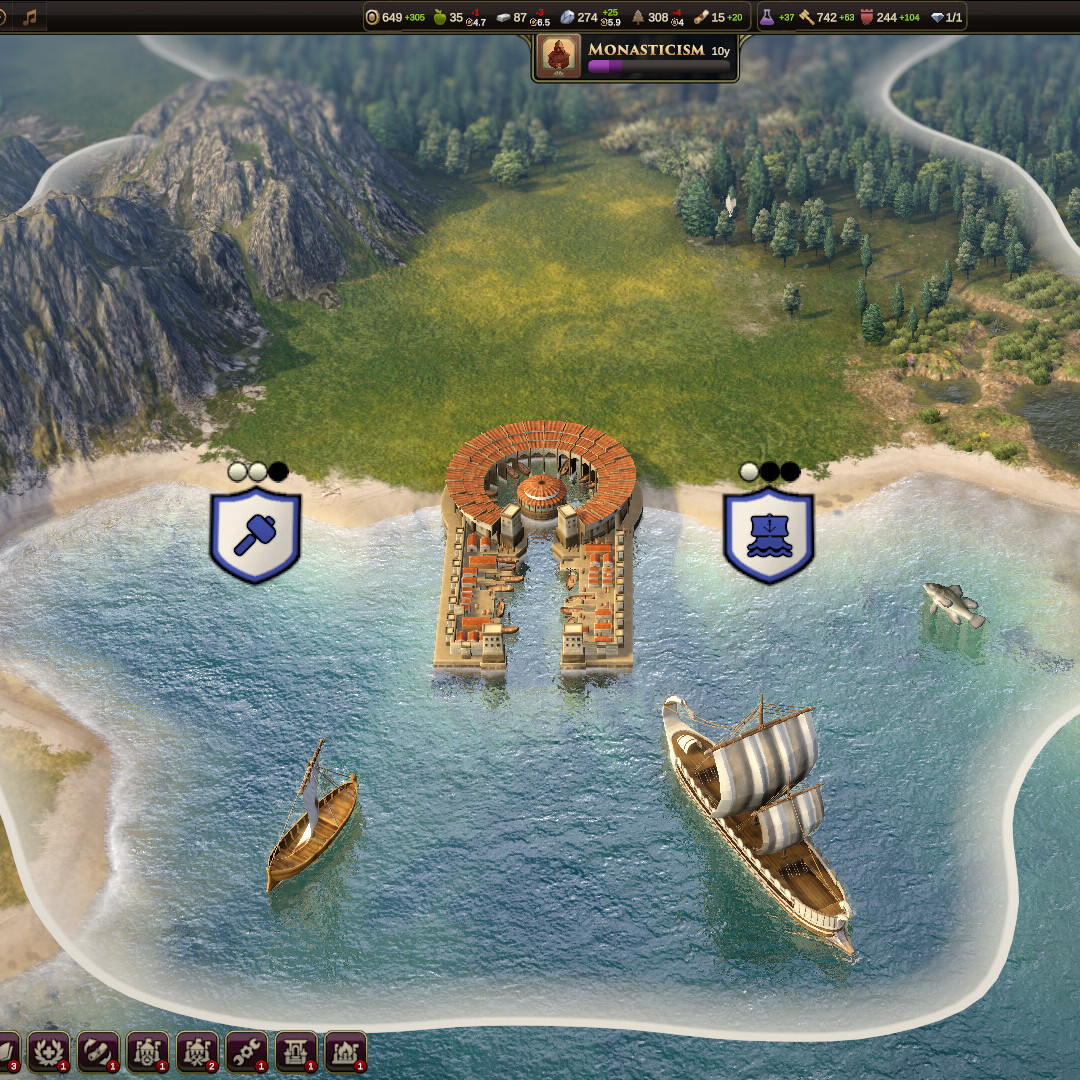Click the red shield training resource icon
The width and height of the screenshot is (1080, 1080).
coord(867,17)
